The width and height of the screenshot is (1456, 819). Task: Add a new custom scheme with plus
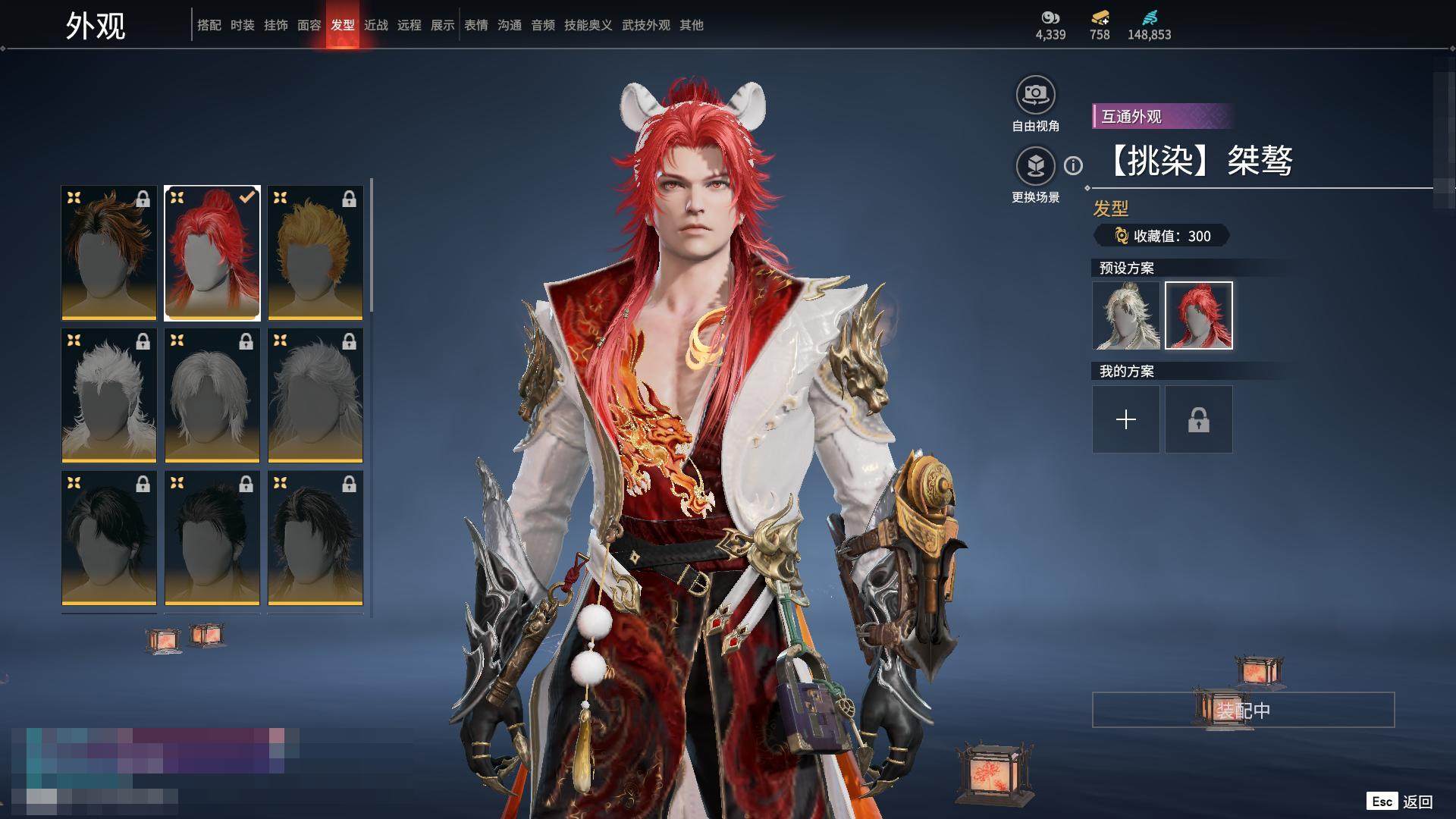point(1125,419)
